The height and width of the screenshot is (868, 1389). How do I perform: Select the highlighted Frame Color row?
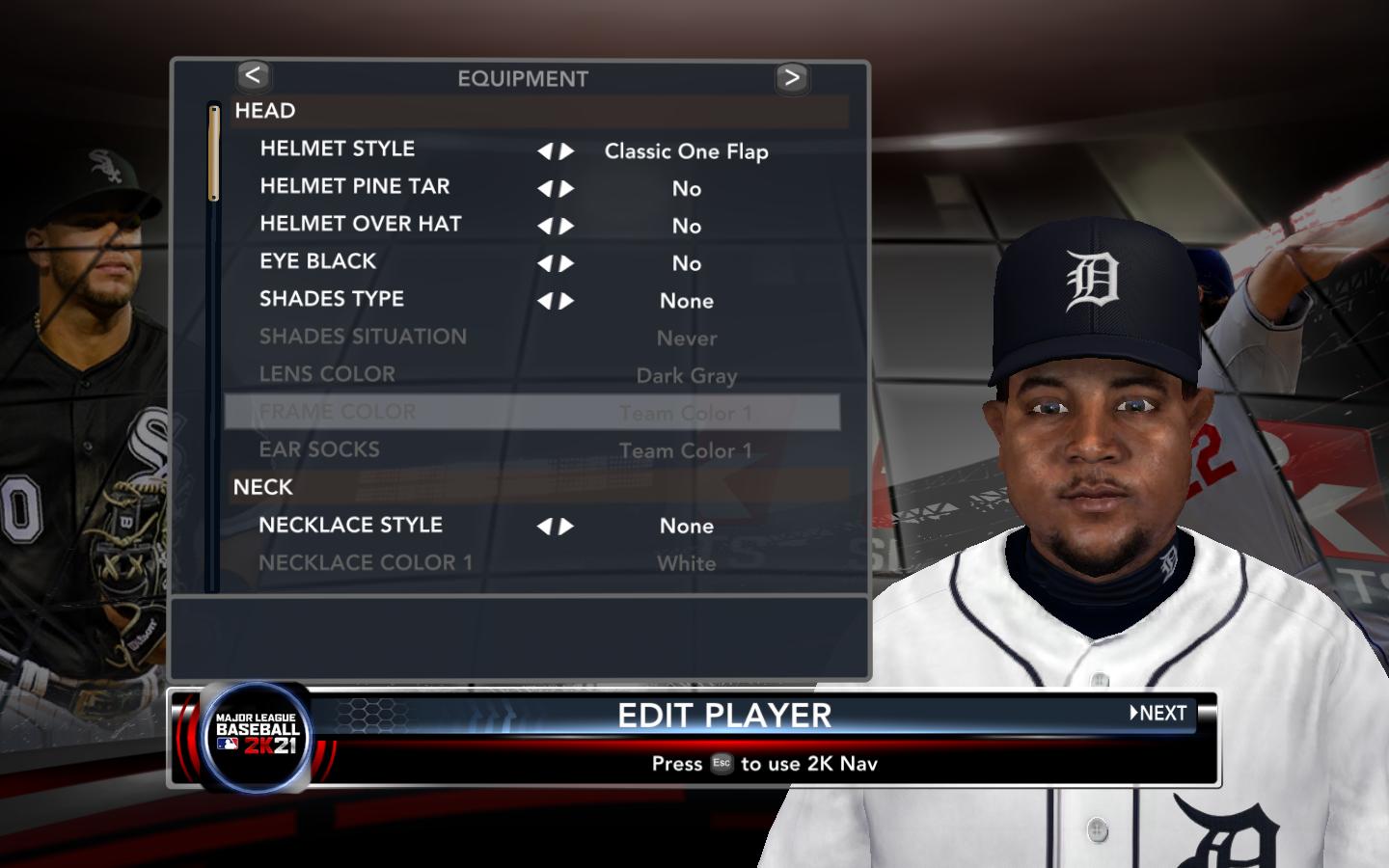click(531, 413)
